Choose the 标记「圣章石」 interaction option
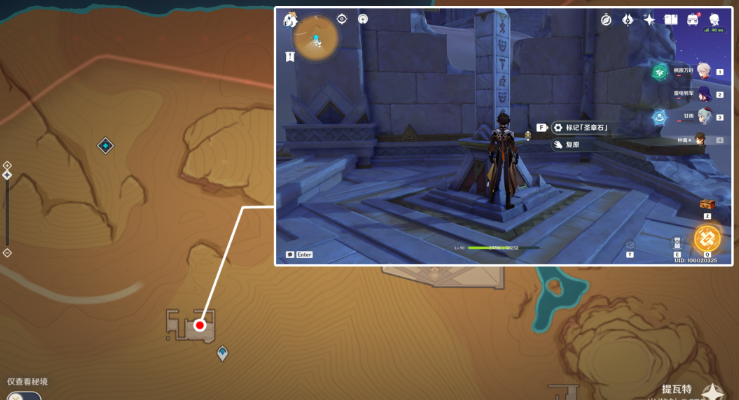 point(581,128)
